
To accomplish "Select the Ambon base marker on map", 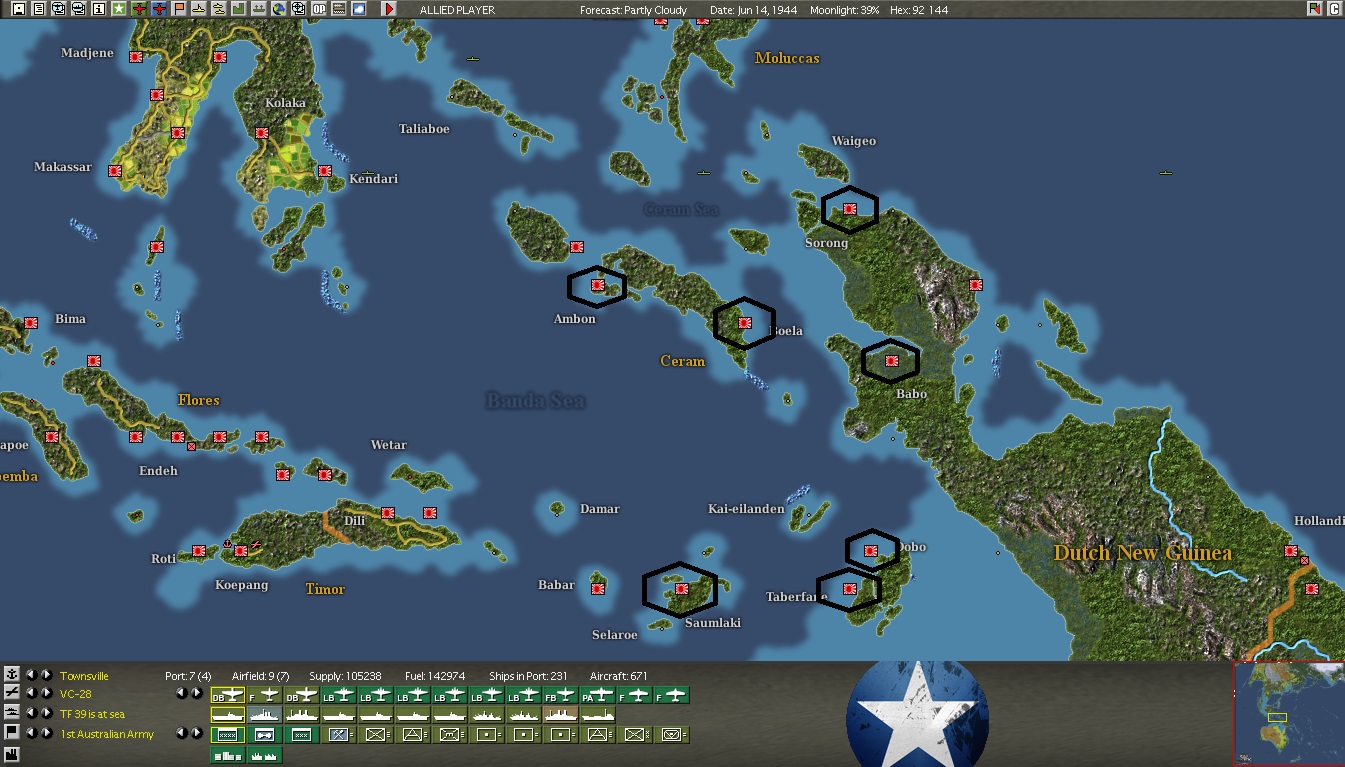I will (598, 286).
